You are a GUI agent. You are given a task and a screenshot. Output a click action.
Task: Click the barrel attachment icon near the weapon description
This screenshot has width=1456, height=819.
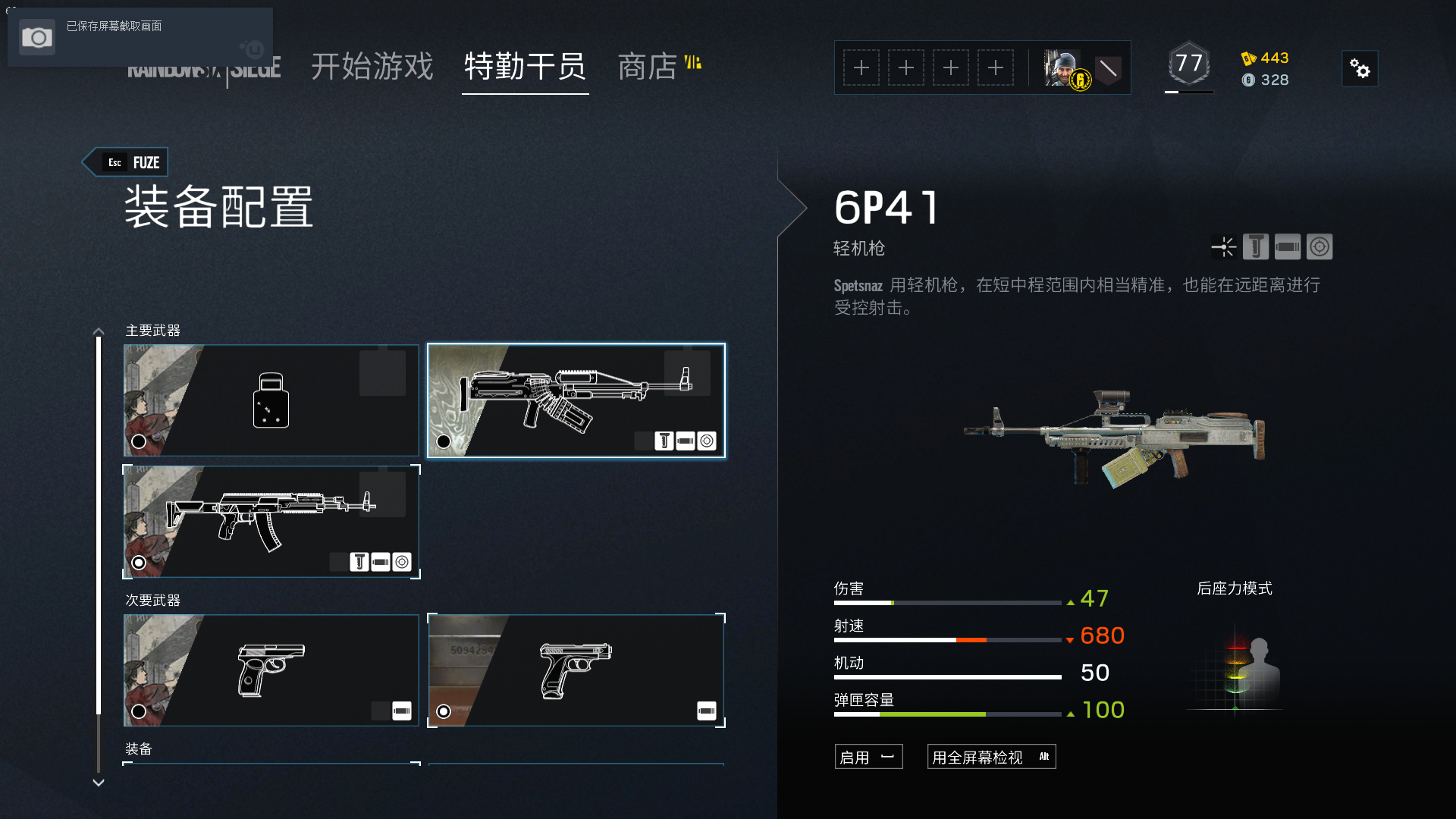point(1288,246)
